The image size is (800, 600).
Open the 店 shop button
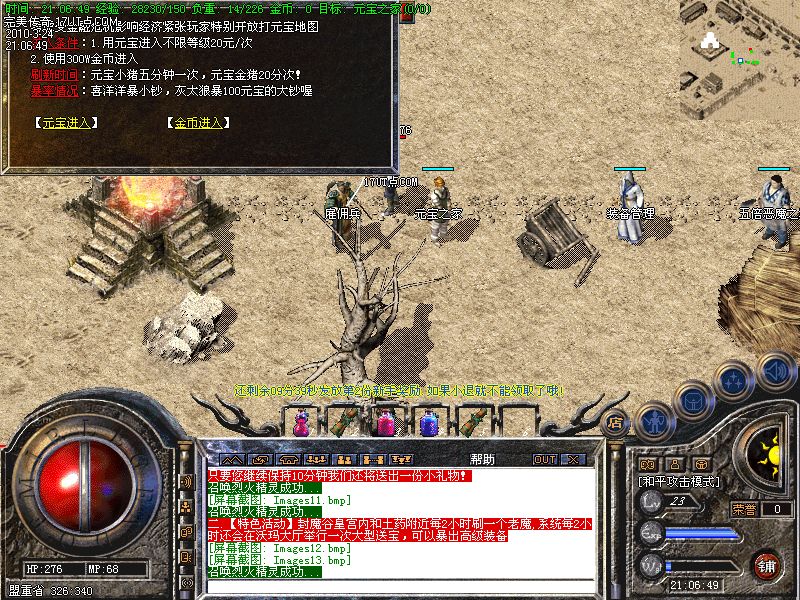616,423
